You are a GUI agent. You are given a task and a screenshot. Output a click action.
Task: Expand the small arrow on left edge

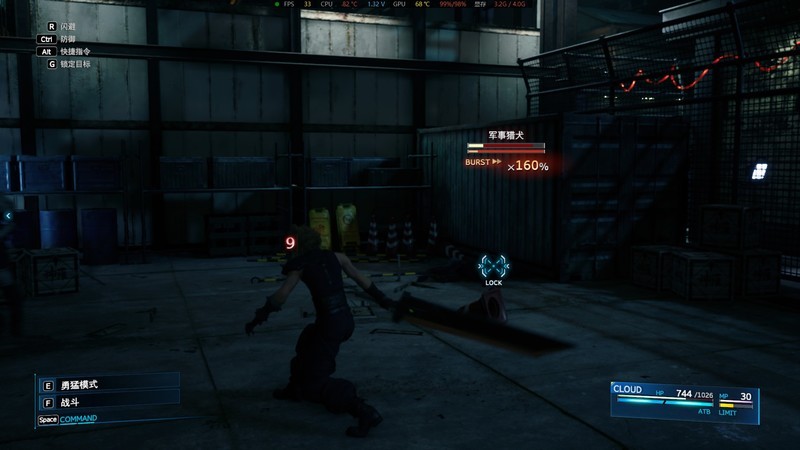click(x=7, y=215)
